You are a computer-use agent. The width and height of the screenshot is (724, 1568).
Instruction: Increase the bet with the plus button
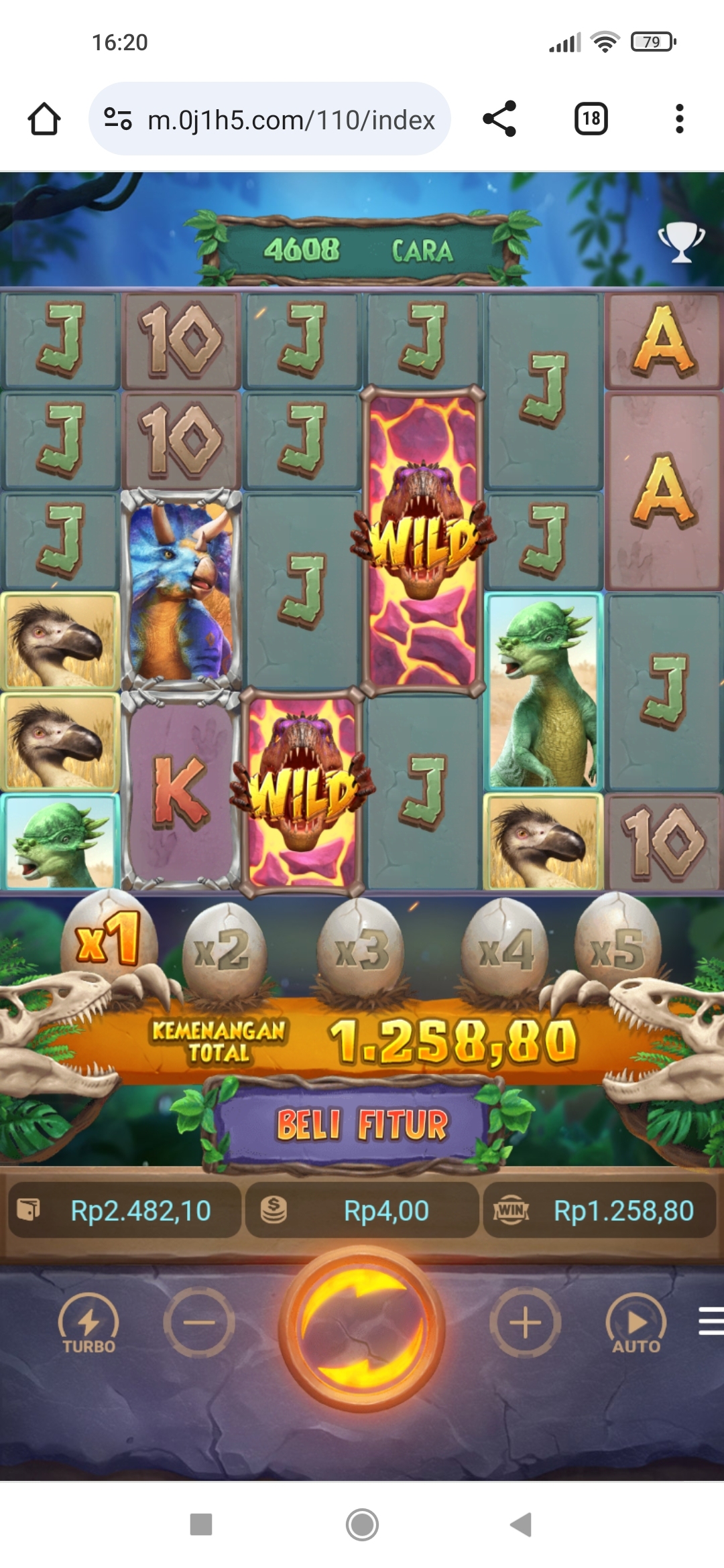click(525, 1323)
